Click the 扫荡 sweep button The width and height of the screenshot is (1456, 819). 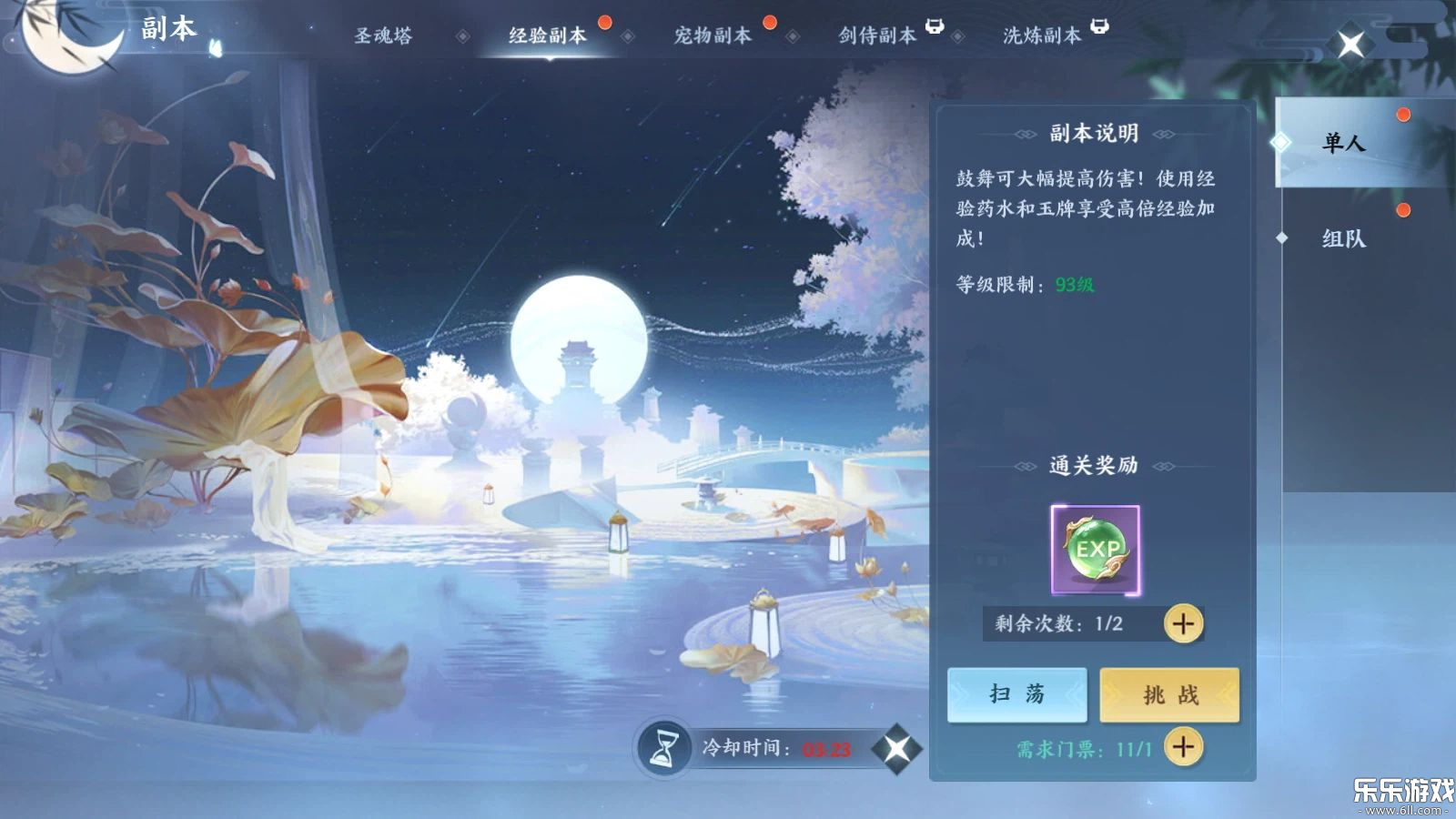[x=1016, y=694]
